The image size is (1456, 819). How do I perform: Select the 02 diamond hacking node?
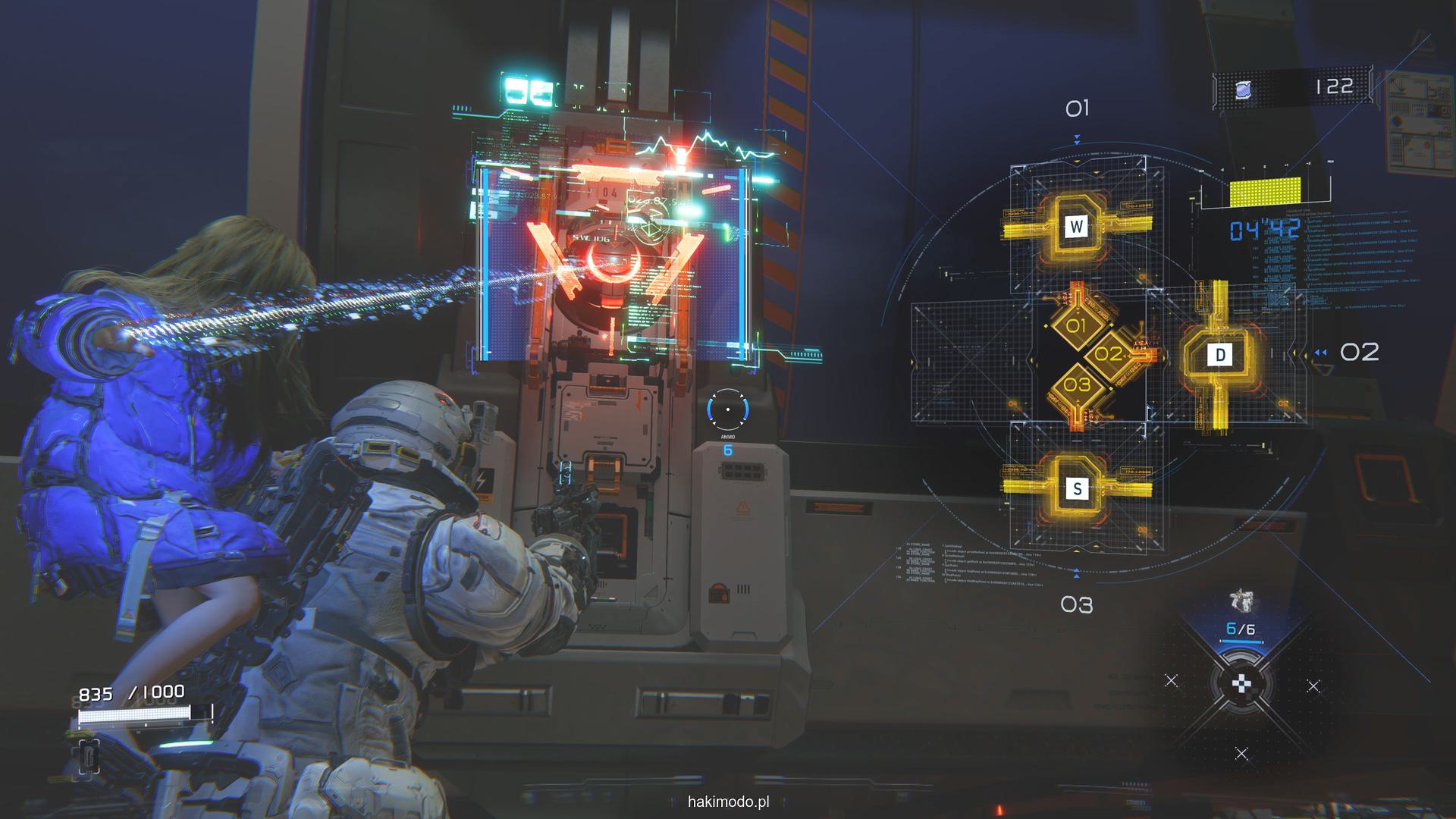pyautogui.click(x=1108, y=354)
